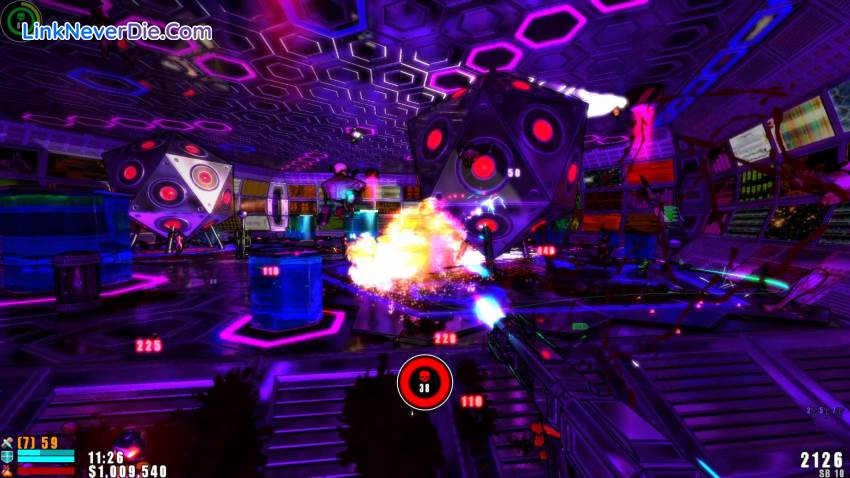Click the crossed tools icon
This screenshot has width=850, height=478.
(x=8, y=442)
